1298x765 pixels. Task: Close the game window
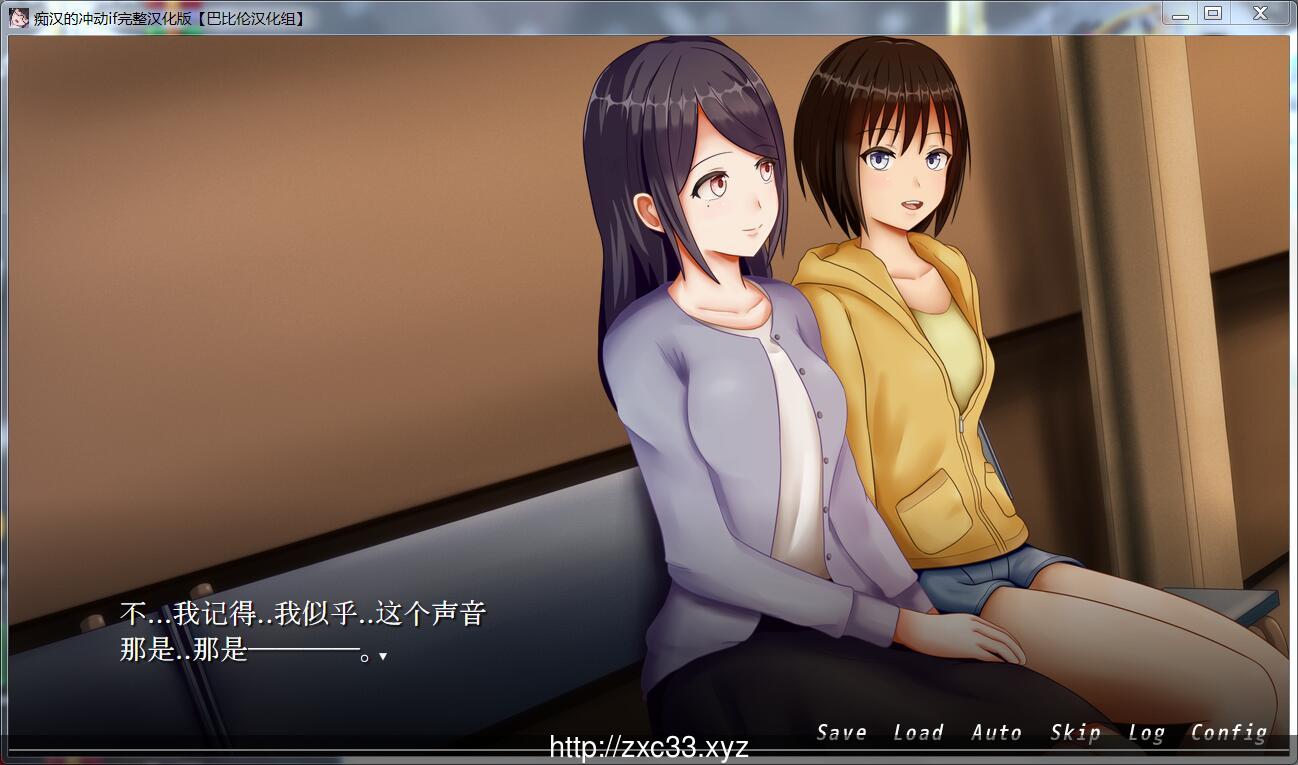(1260, 14)
